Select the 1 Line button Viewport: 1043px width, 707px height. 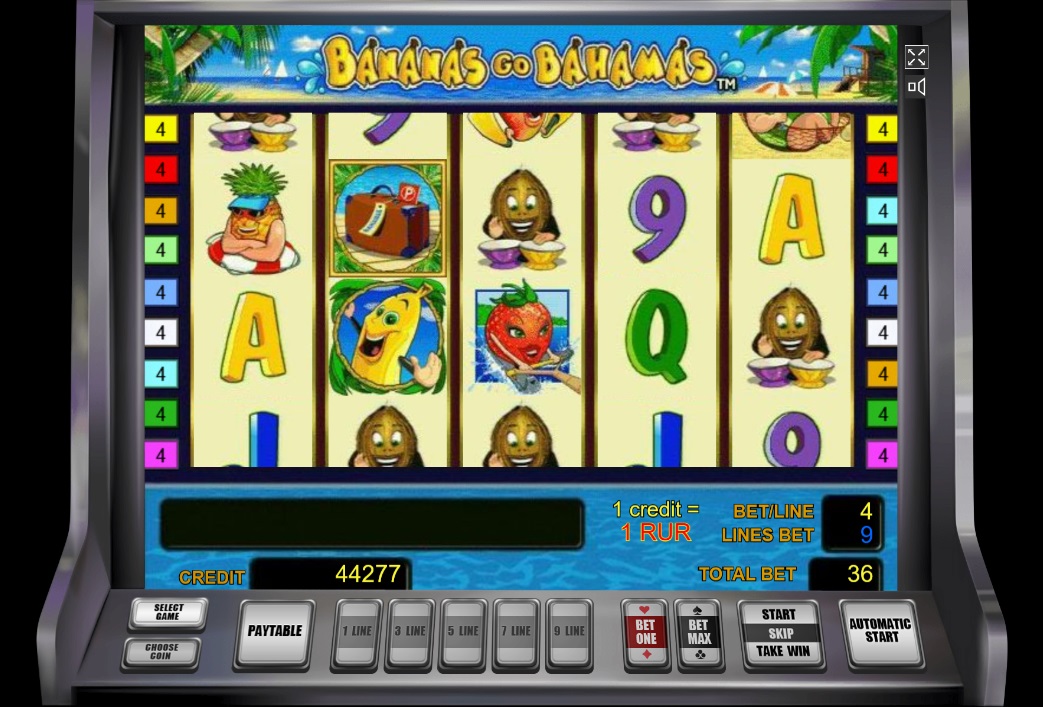pyautogui.click(x=357, y=633)
